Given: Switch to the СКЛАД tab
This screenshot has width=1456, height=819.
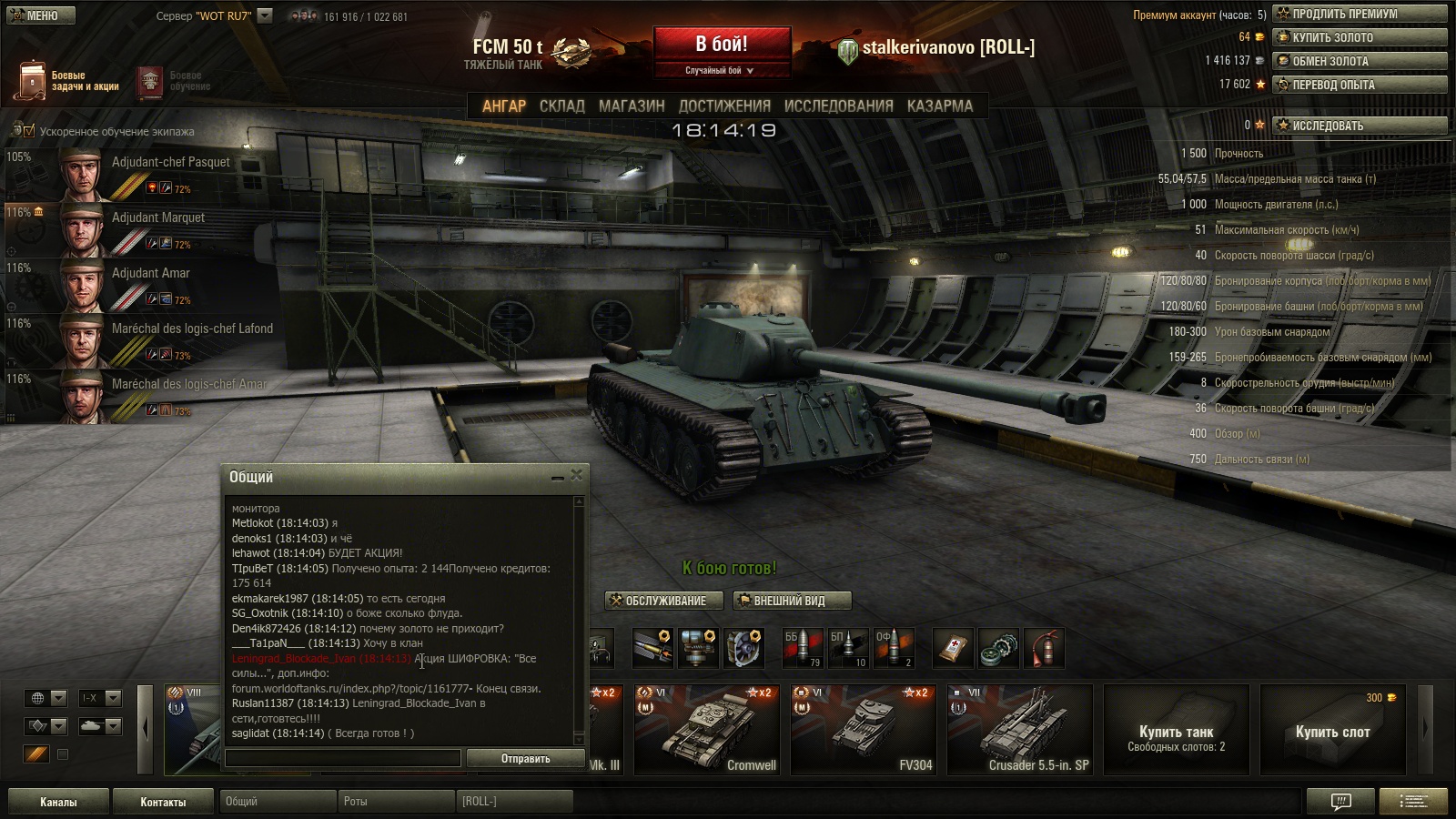Looking at the screenshot, I should [x=561, y=106].
